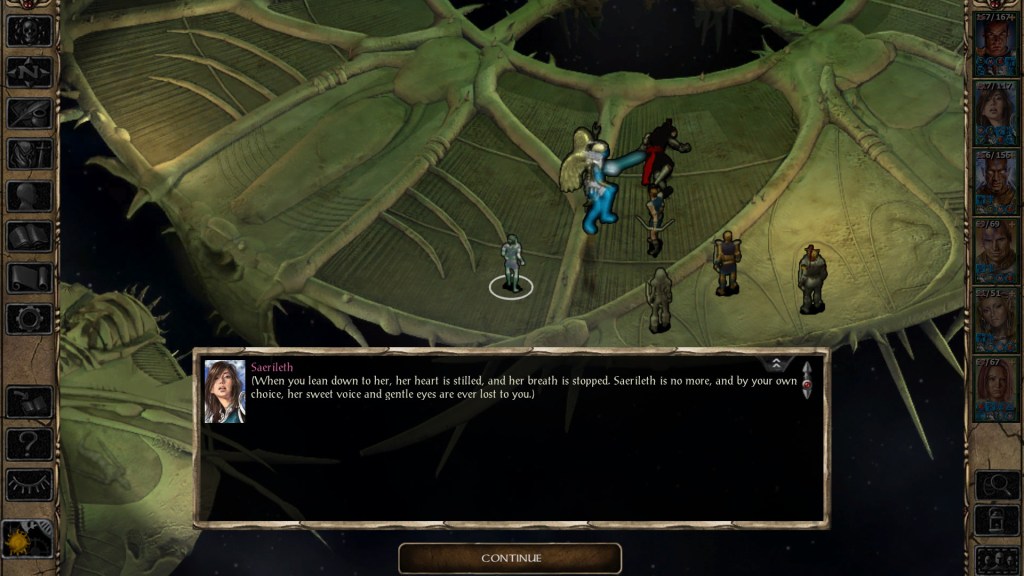Click Saerileth's portrait in the dialogue box
The height and width of the screenshot is (576, 1024).
coord(224,391)
